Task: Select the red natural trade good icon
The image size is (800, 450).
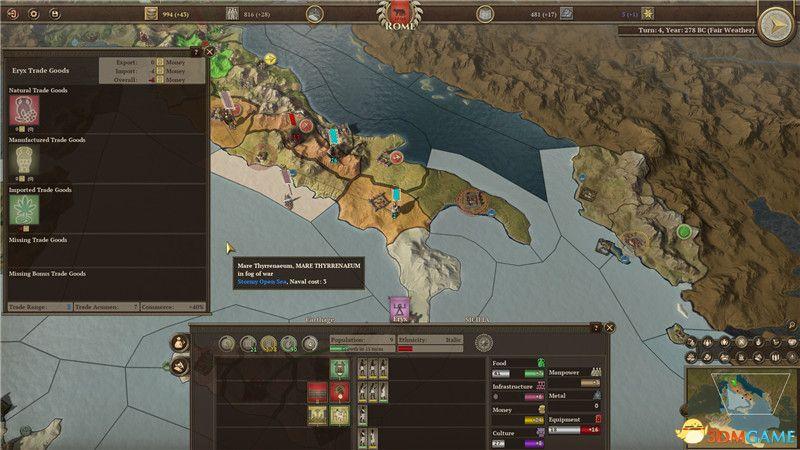Action: 23,109
